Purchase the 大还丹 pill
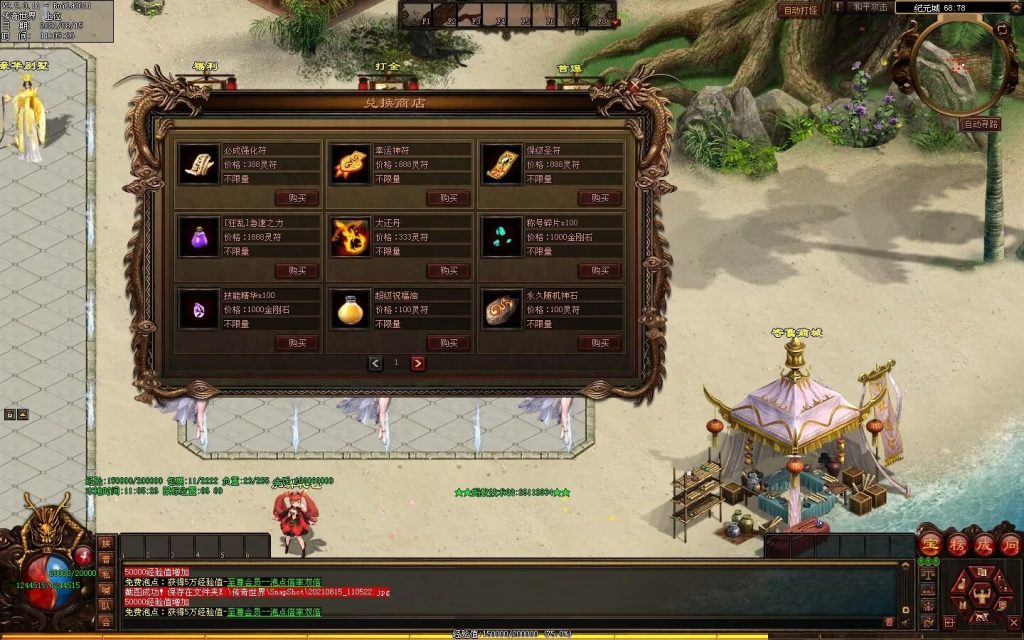Screen dimensions: 1024x640 [448, 271]
